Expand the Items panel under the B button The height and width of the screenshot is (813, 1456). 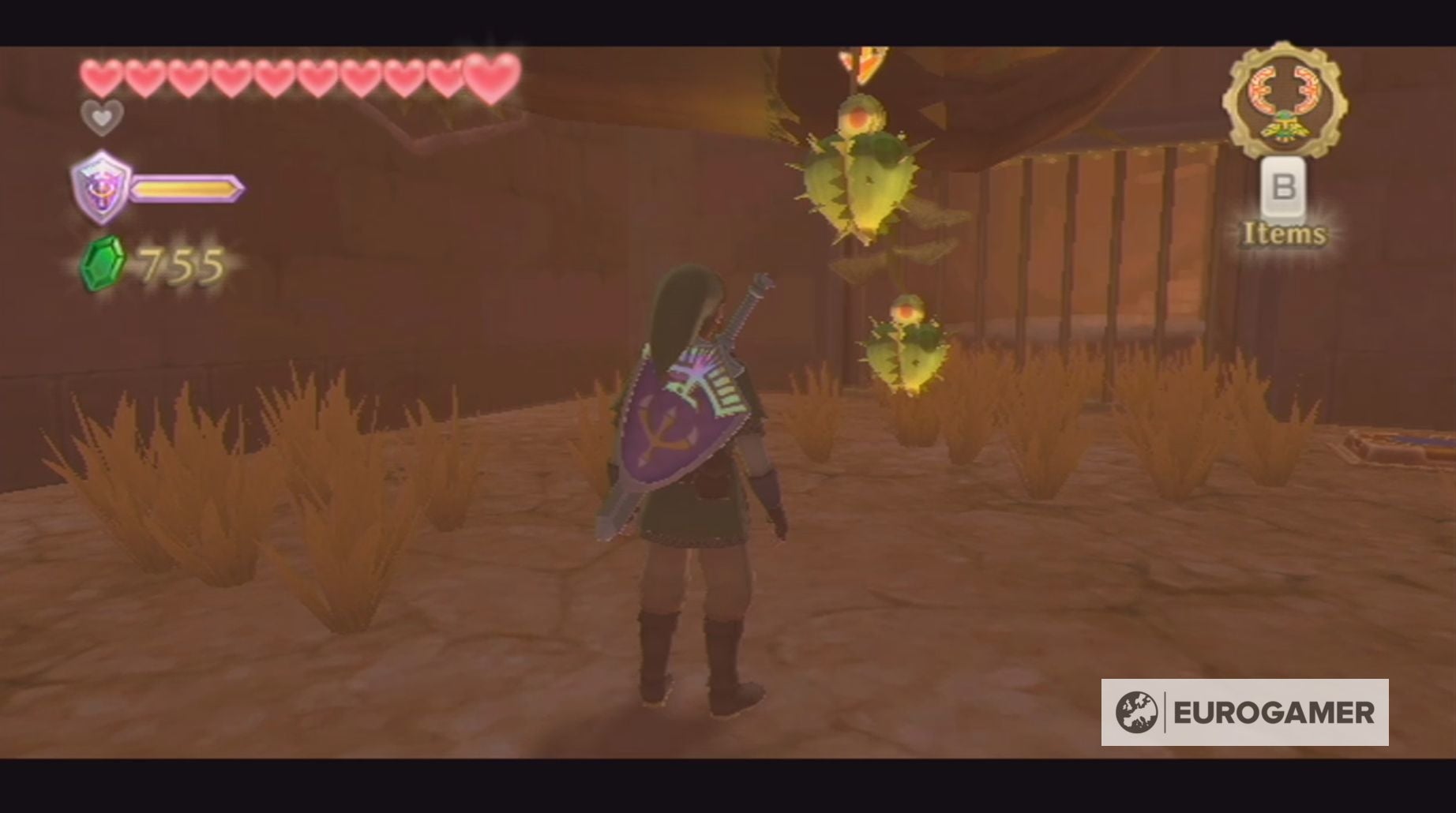click(x=1285, y=234)
